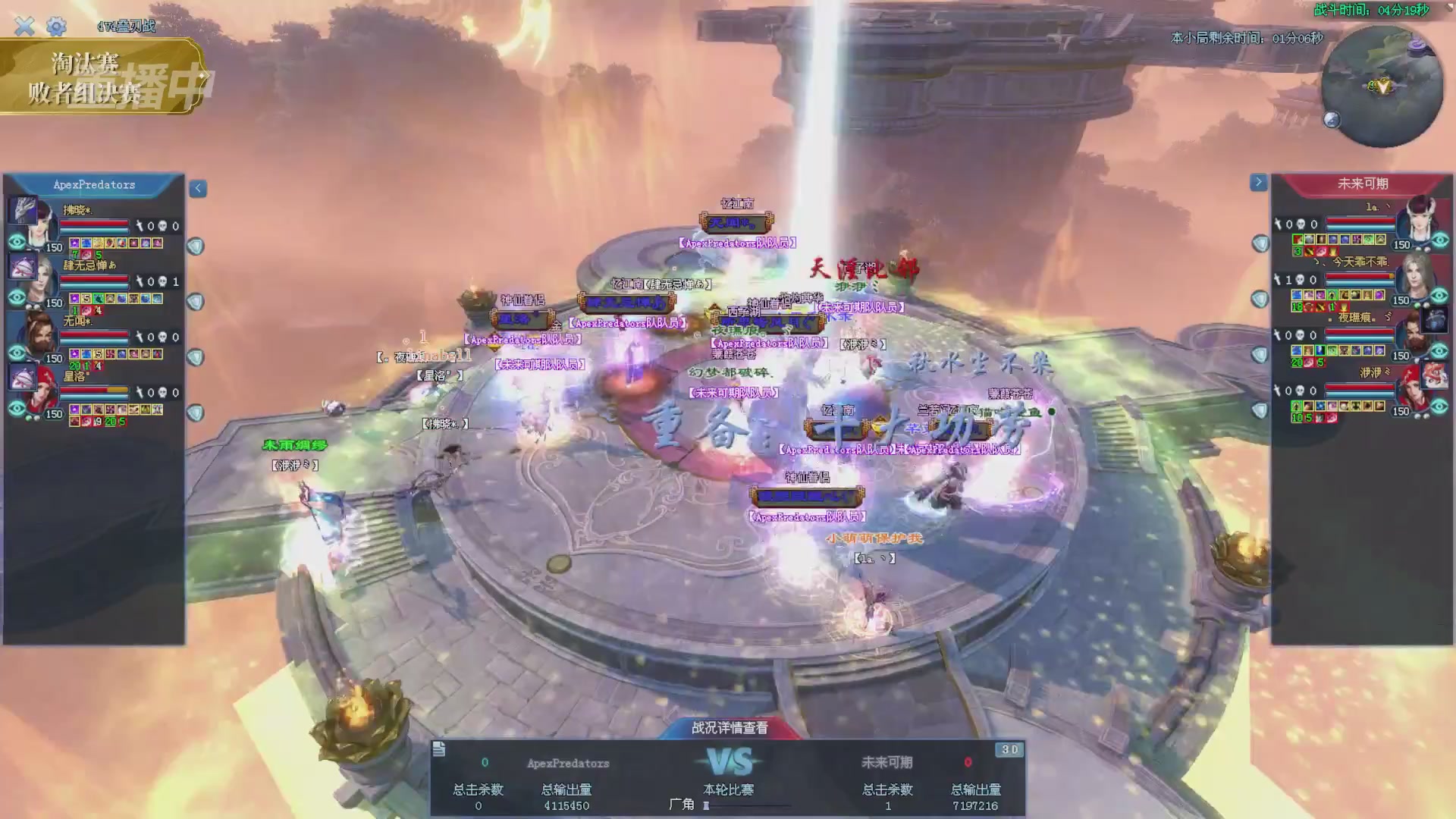Collapse the 未来可期 team panel

tap(1258, 182)
